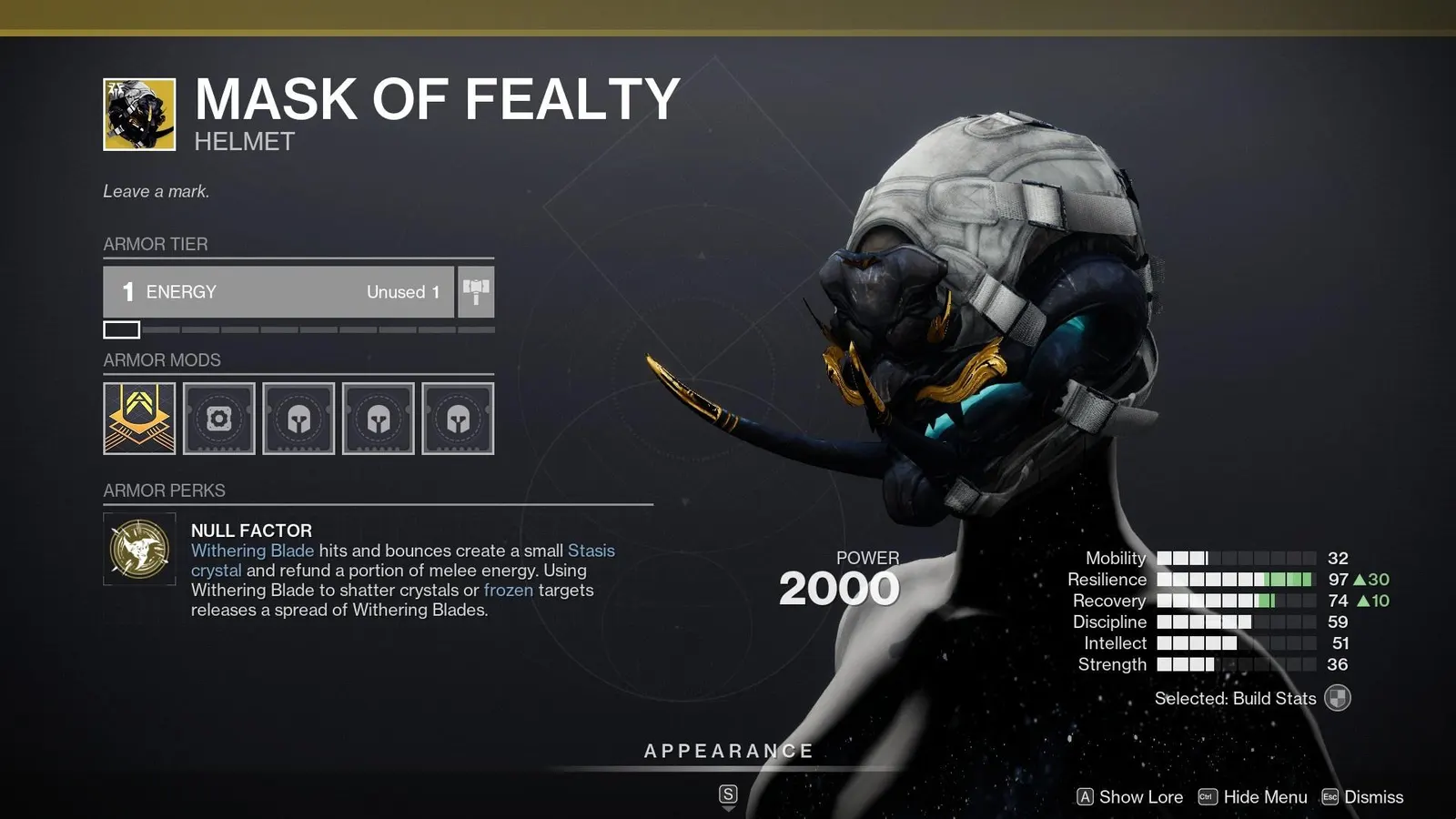Click the fourth armor mod slot
The height and width of the screenshot is (819, 1456).
pos(379,418)
